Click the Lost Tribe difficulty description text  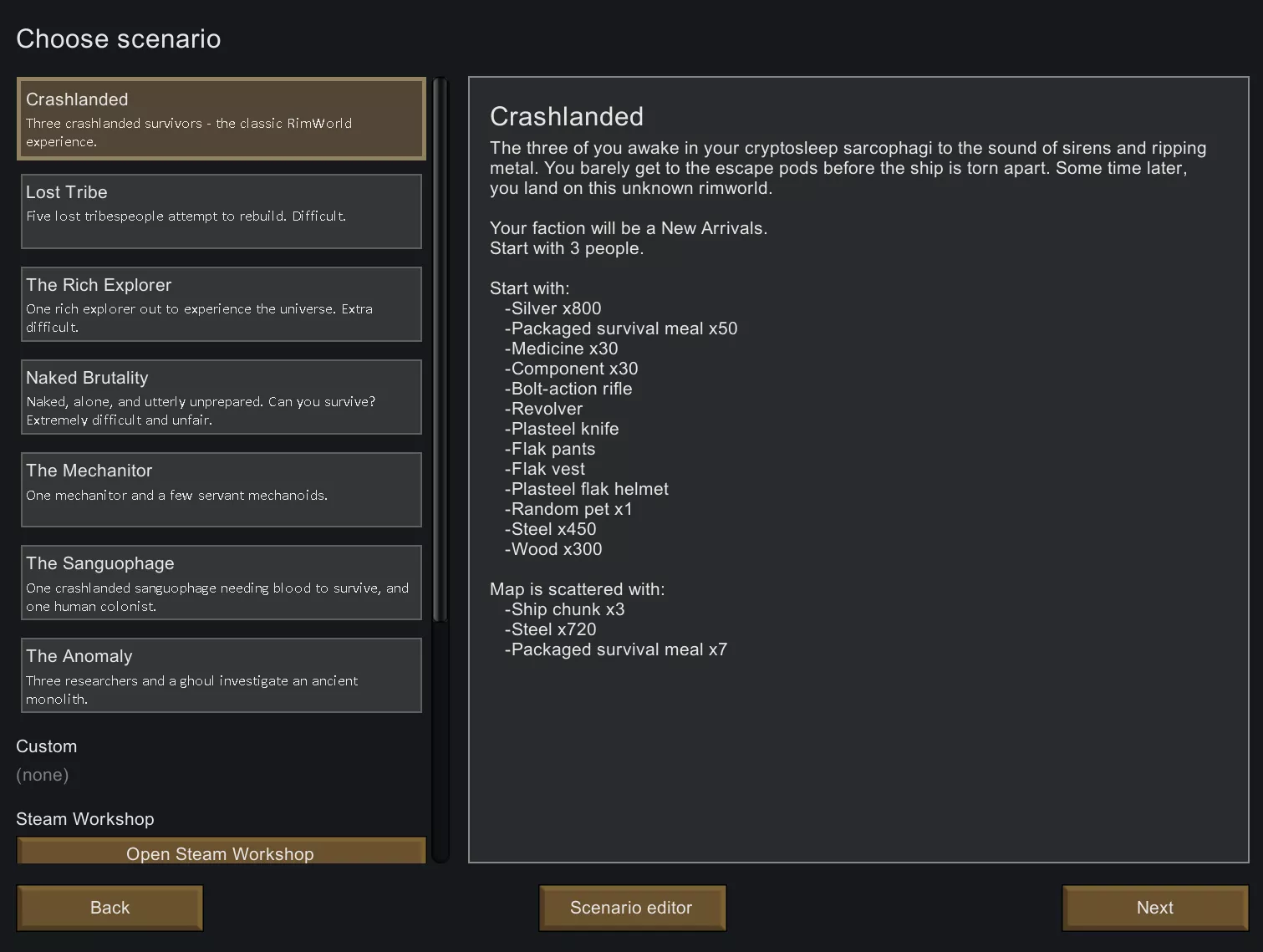185,216
